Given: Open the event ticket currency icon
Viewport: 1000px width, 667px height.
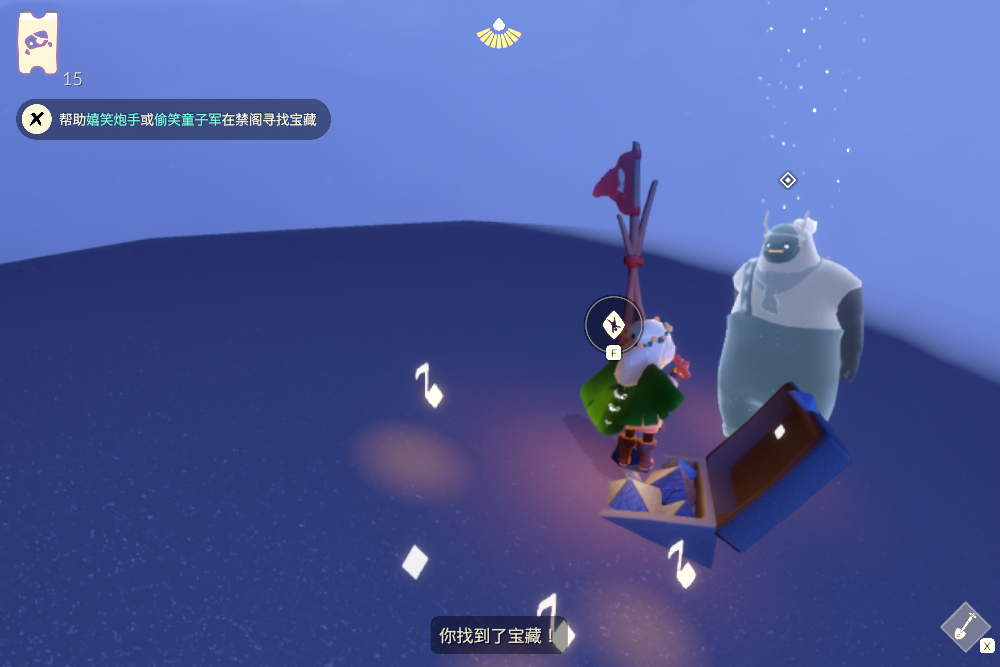Looking at the screenshot, I should tap(38, 43).
